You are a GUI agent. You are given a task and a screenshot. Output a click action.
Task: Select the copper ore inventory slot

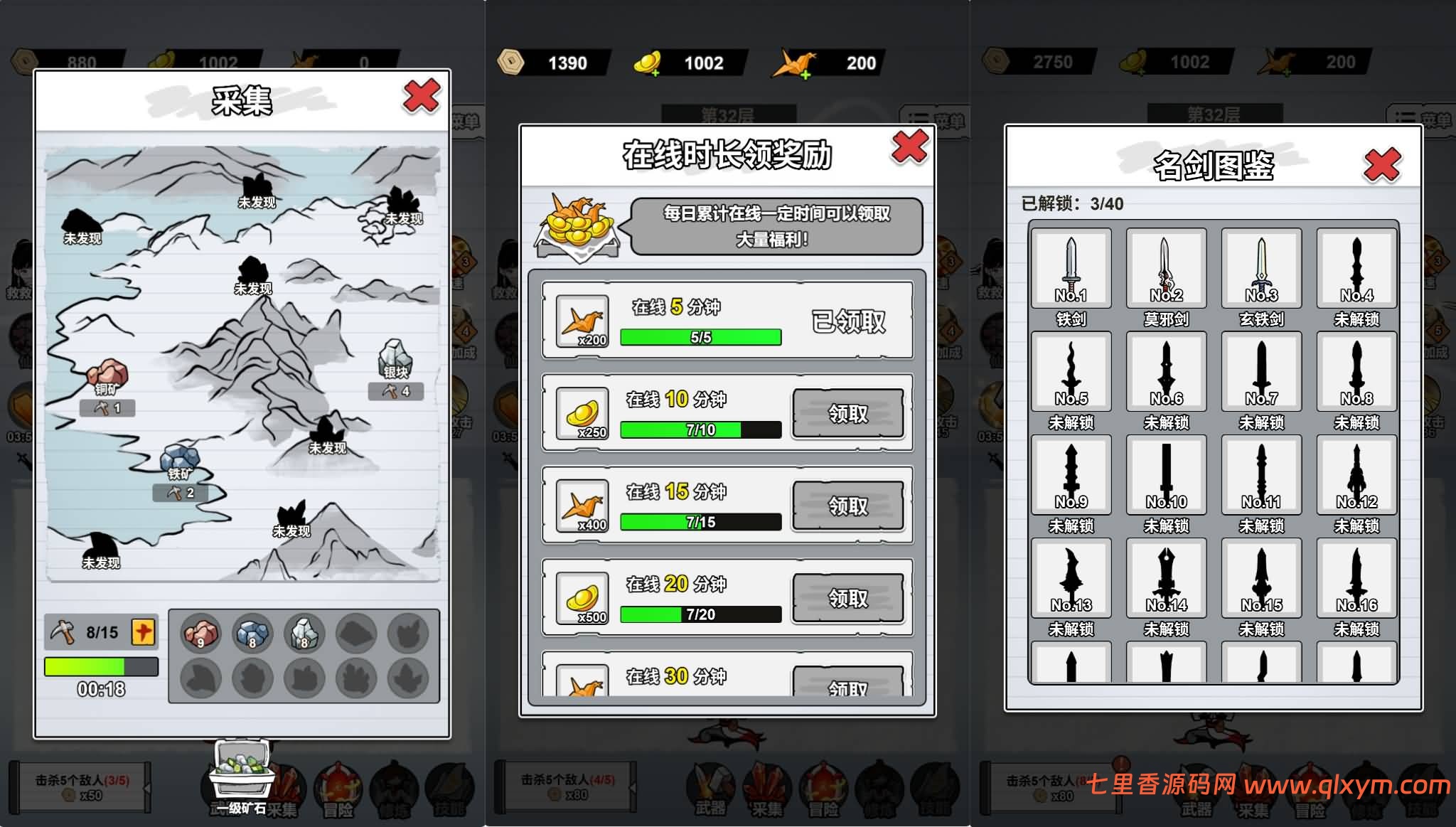tap(201, 633)
